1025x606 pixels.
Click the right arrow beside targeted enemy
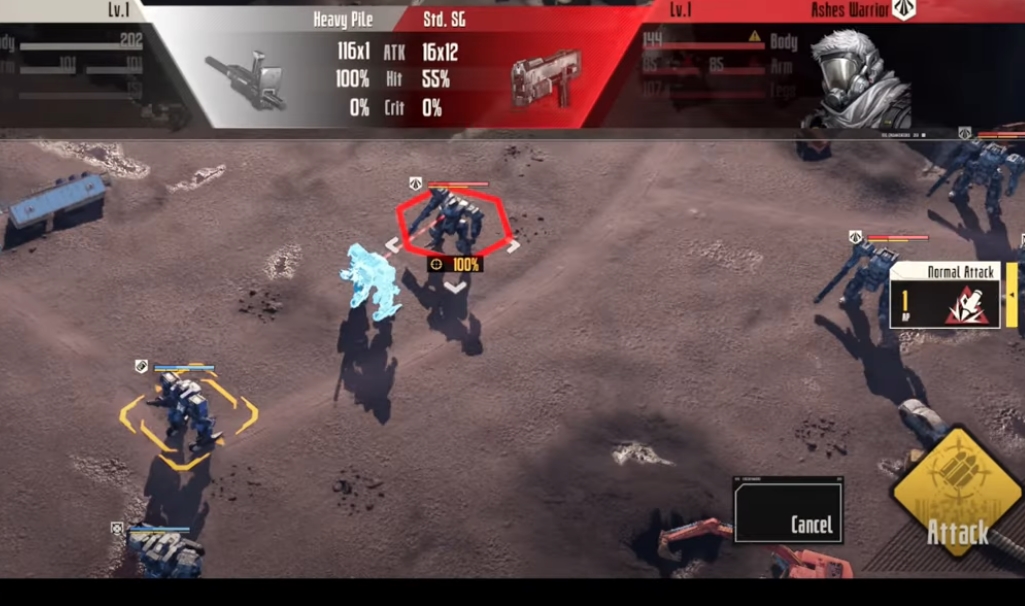click(514, 246)
